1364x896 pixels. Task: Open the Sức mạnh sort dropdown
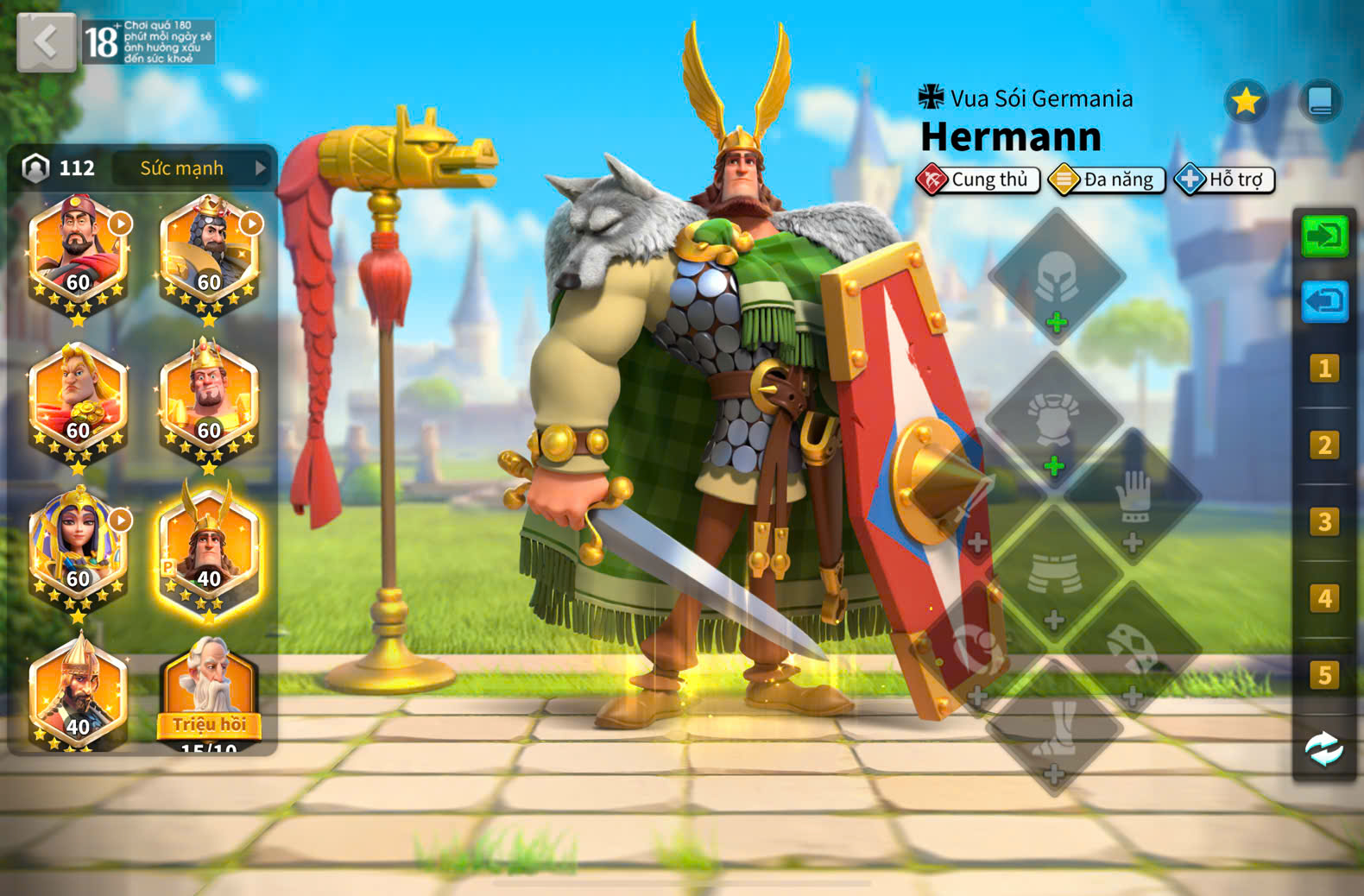(x=193, y=168)
